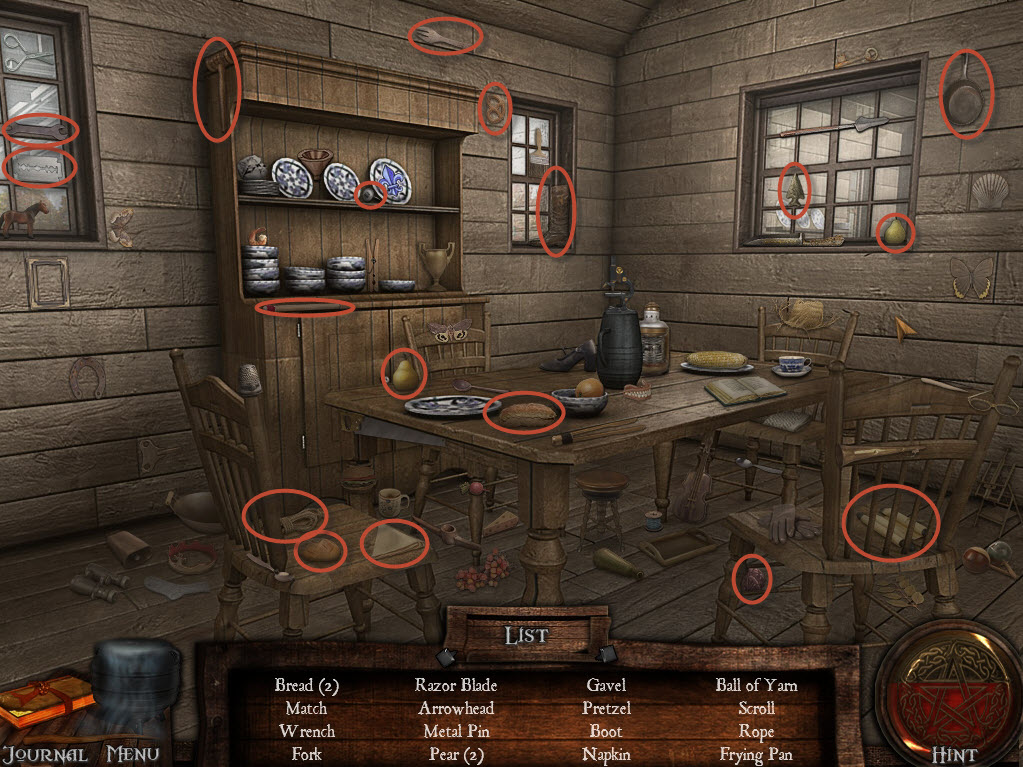Screen dimensions: 1023x767
Task: Select 'Ball of Yarn' list entry
Action: click(x=756, y=685)
